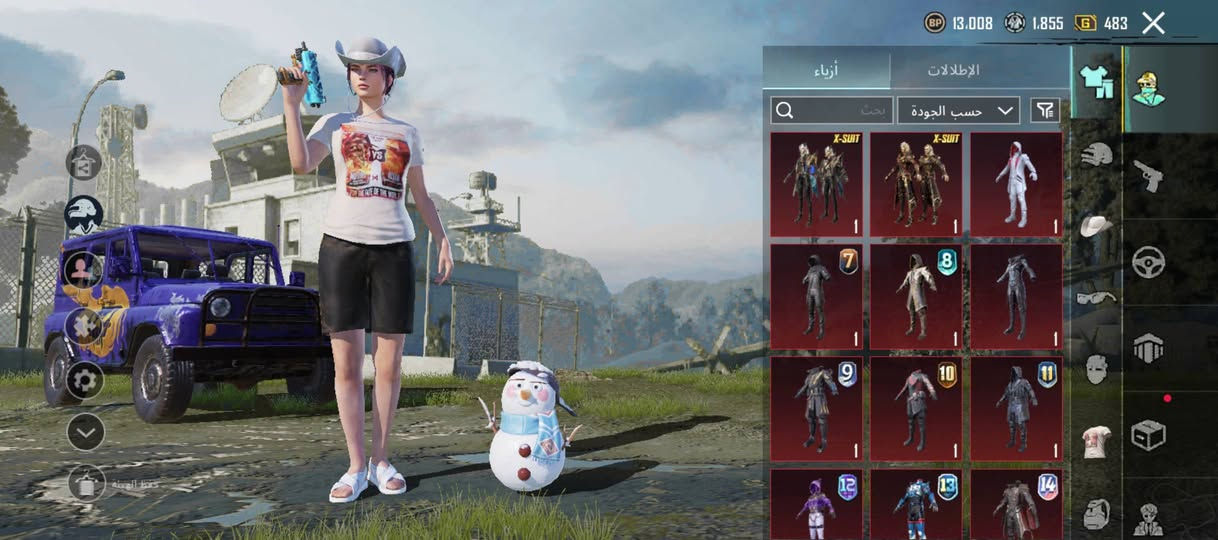Select the helmet headgear subcategory

(x=1097, y=154)
